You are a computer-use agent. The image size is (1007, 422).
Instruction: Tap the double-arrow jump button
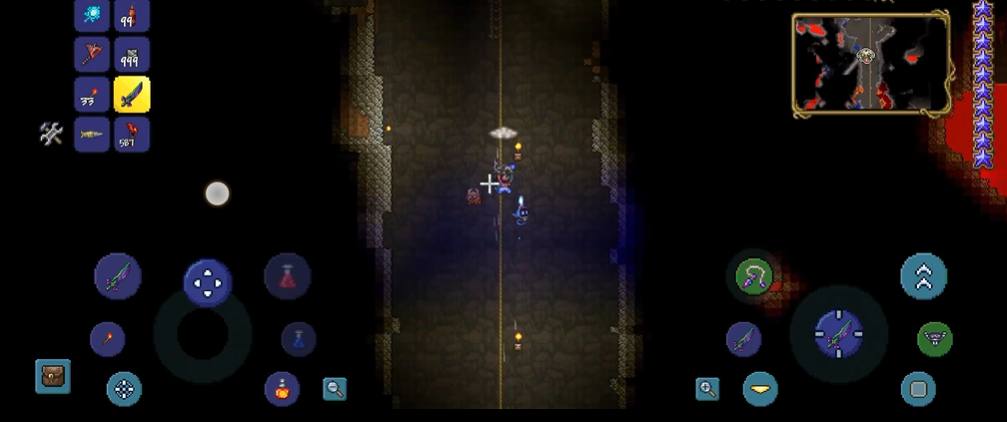(x=923, y=277)
